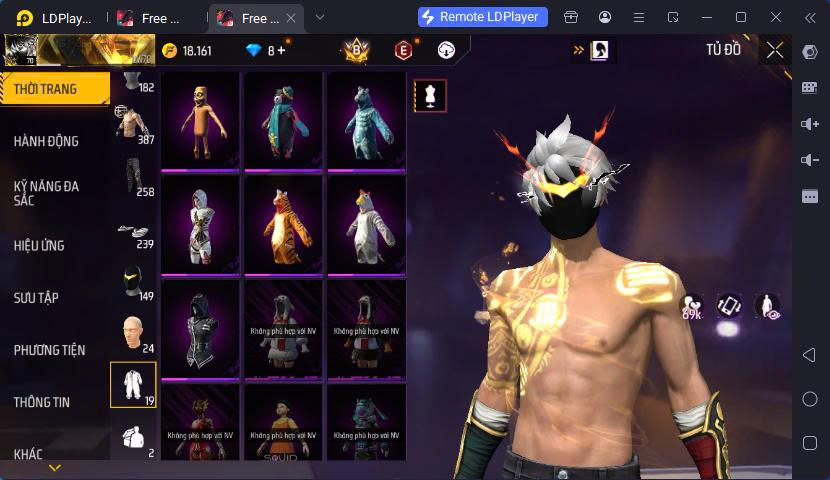Select the orange tiger costume
This screenshot has width=830, height=480.
click(283, 224)
